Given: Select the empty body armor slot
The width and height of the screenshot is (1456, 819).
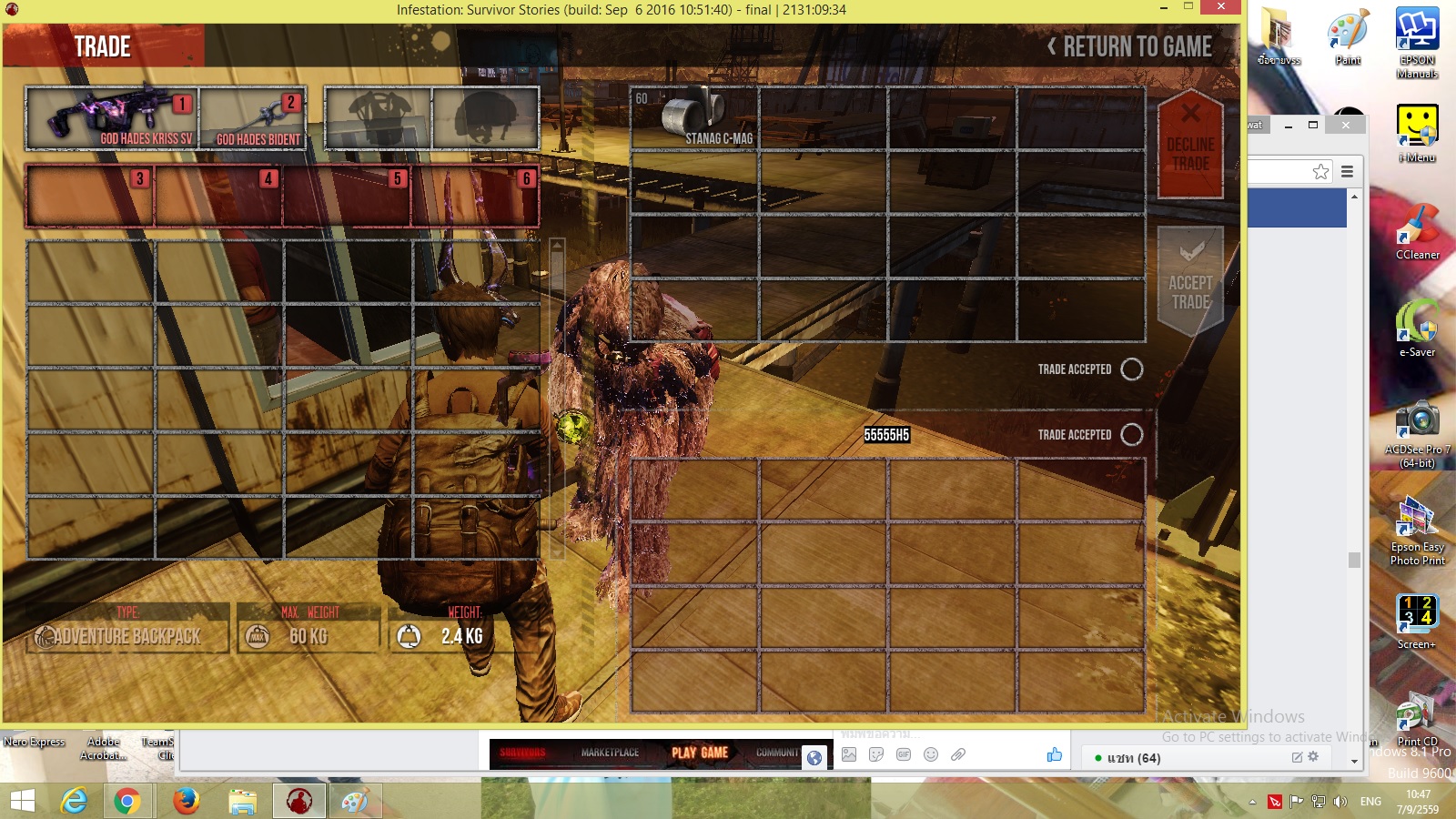Looking at the screenshot, I should [379, 118].
